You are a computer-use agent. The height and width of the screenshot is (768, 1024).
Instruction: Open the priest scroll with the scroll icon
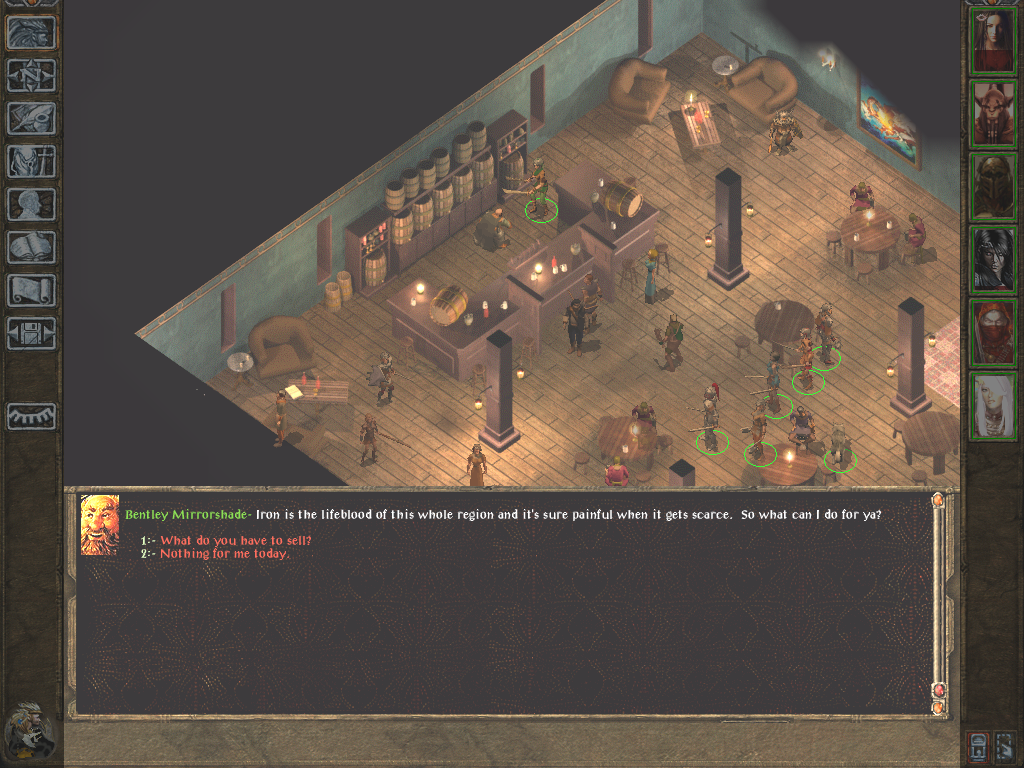(31, 290)
